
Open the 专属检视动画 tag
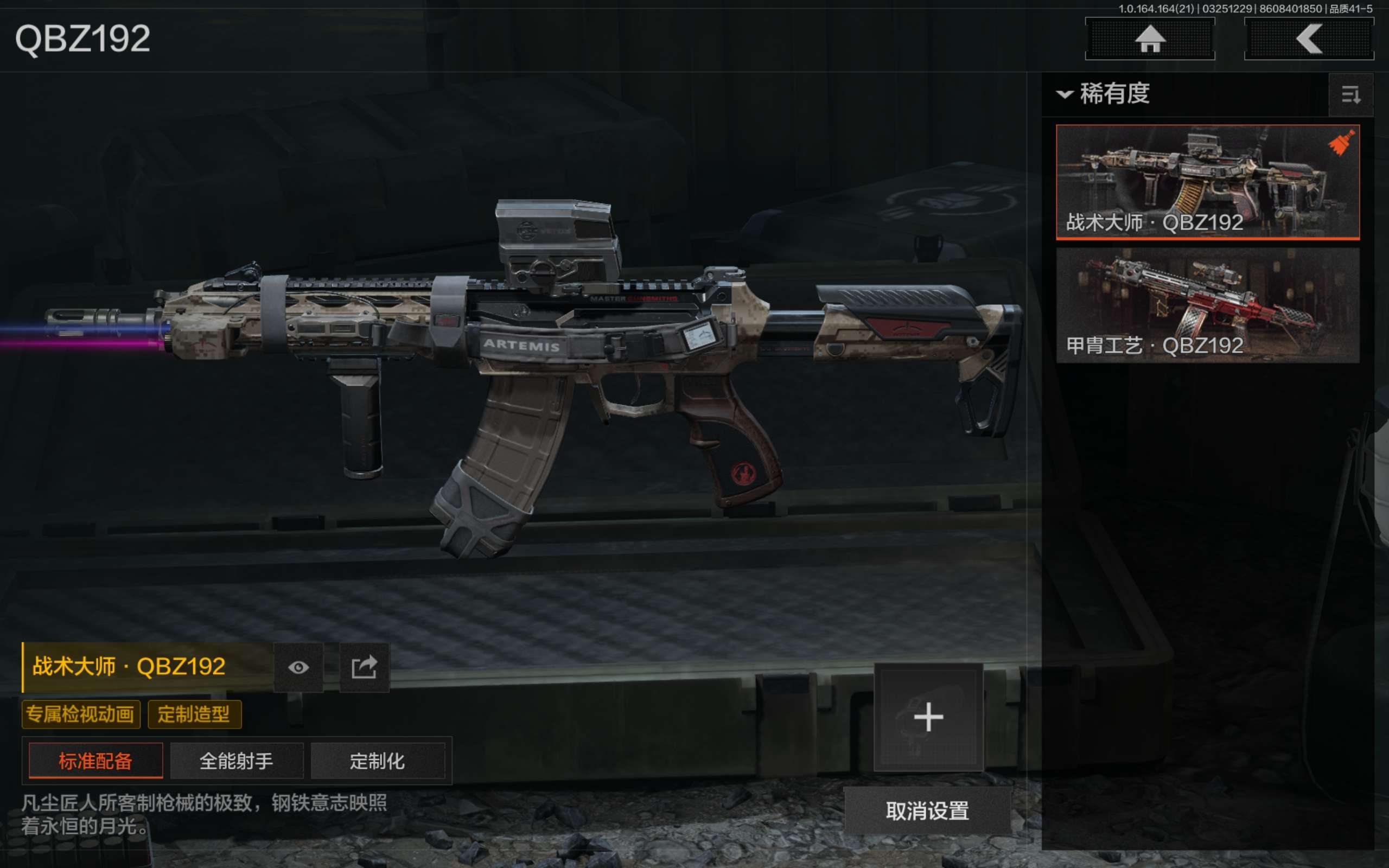click(x=81, y=714)
